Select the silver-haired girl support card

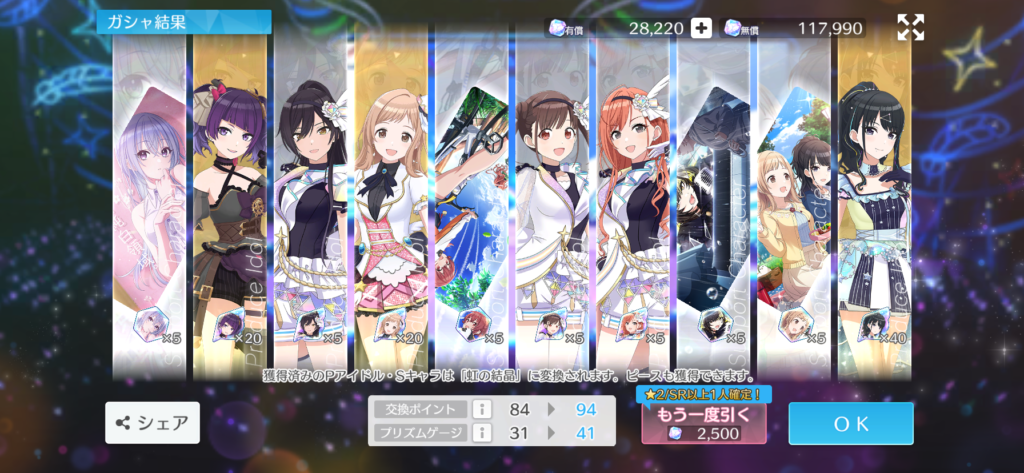click(x=151, y=200)
